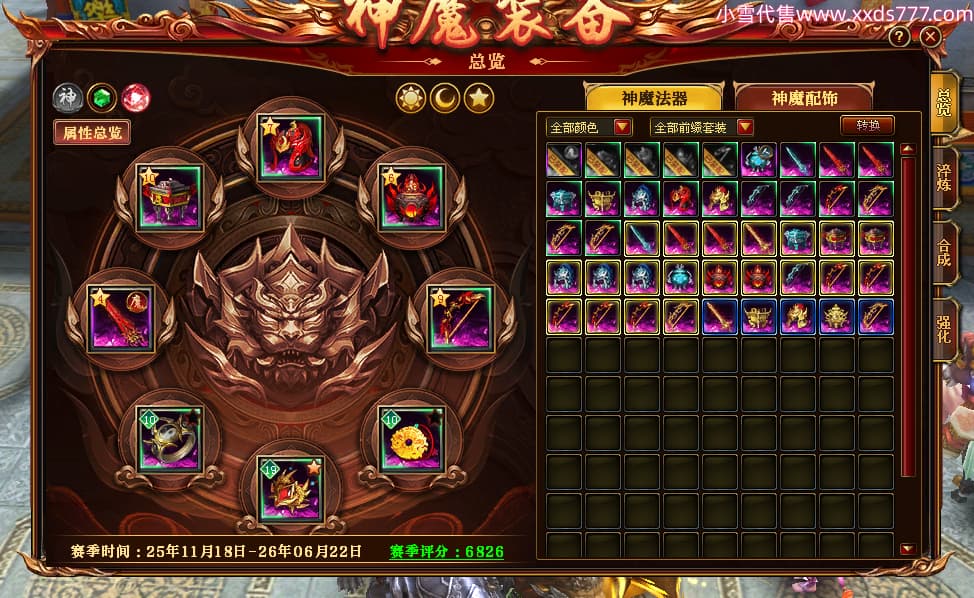Switch to the 合成 side tab

[943, 250]
